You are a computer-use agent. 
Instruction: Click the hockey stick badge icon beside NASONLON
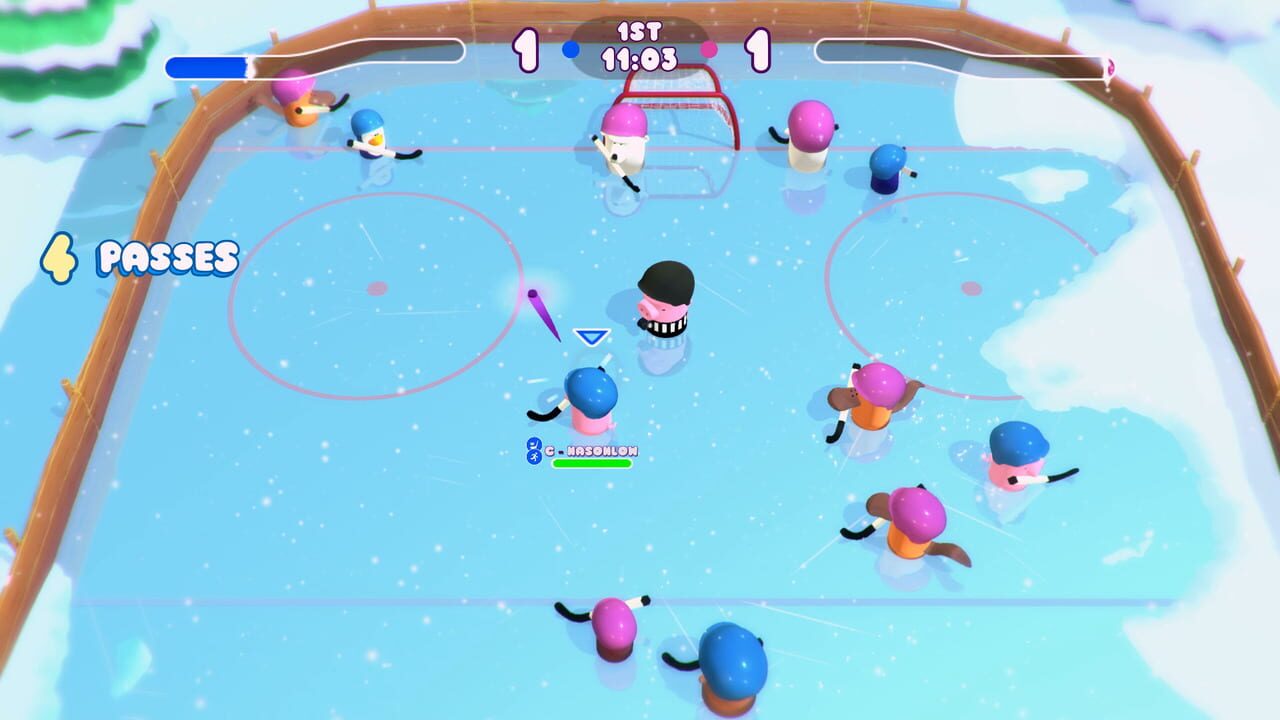click(x=534, y=444)
